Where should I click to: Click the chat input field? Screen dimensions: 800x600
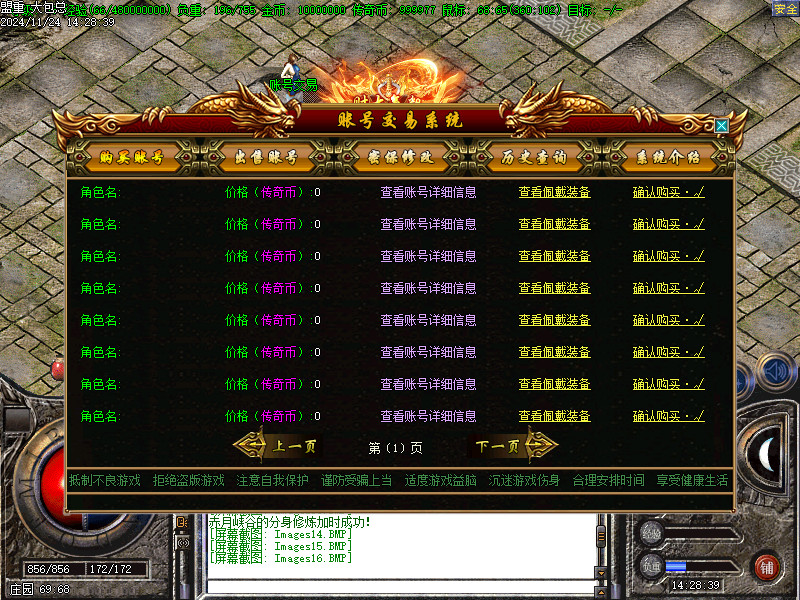(400, 586)
